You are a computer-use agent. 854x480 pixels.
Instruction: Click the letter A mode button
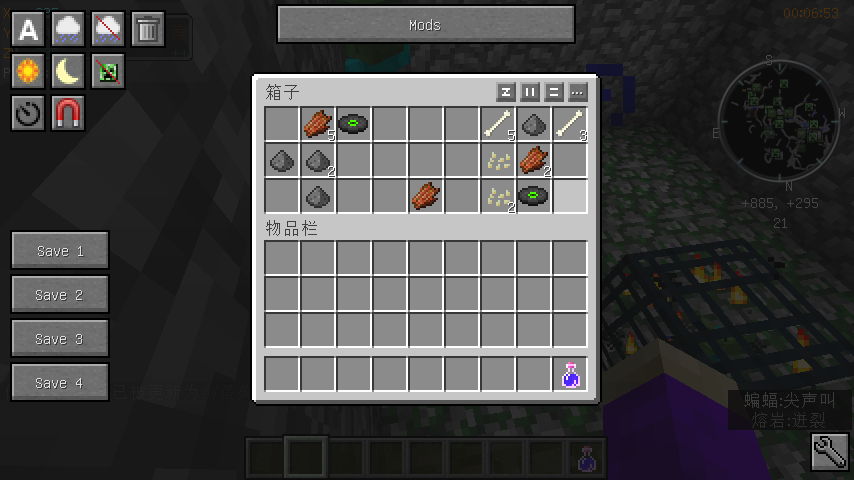28,29
